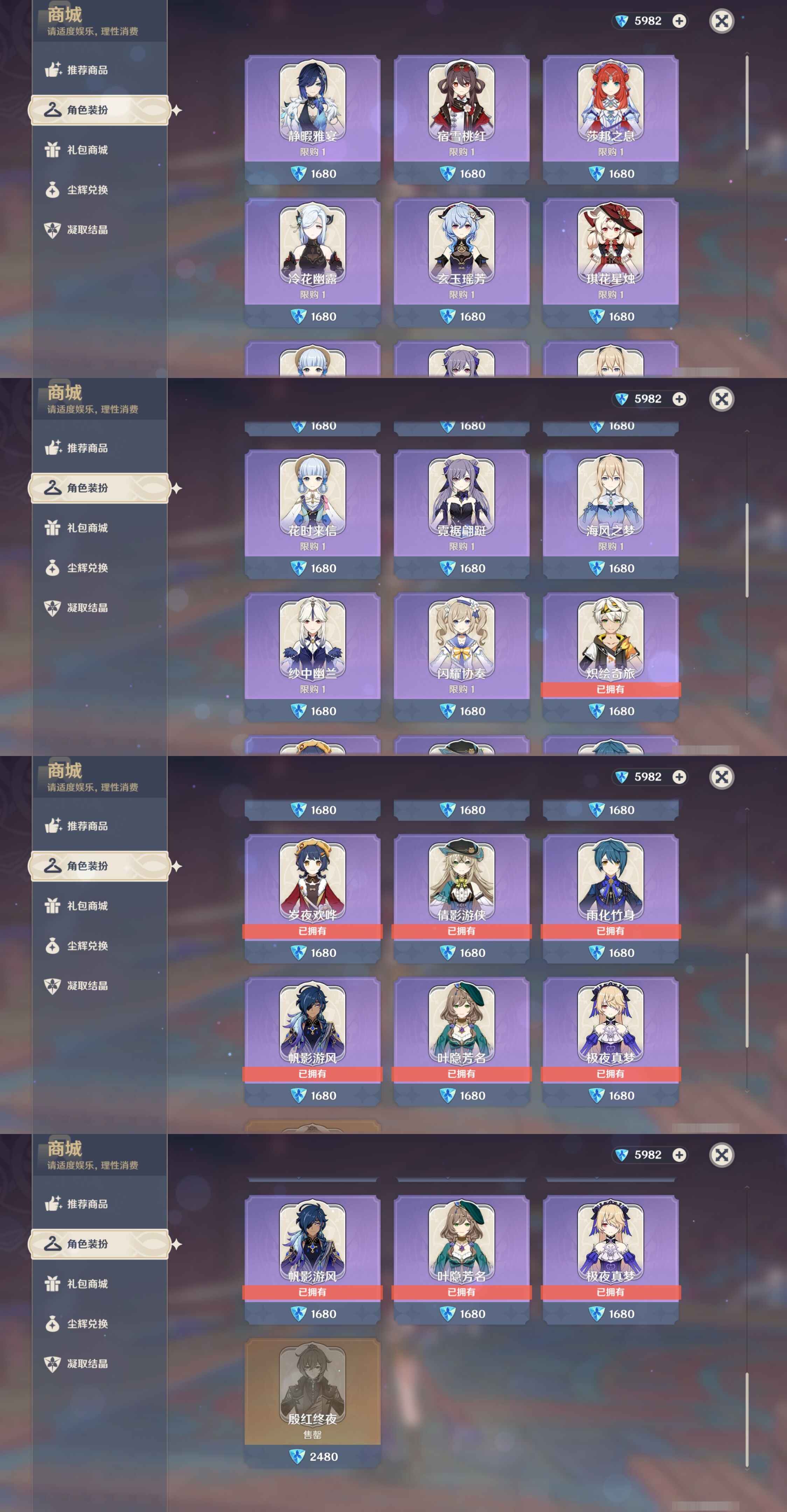This screenshot has width=787, height=1512.
Task: Click the 尘辉兑换 flask icon
Action: click(x=53, y=190)
